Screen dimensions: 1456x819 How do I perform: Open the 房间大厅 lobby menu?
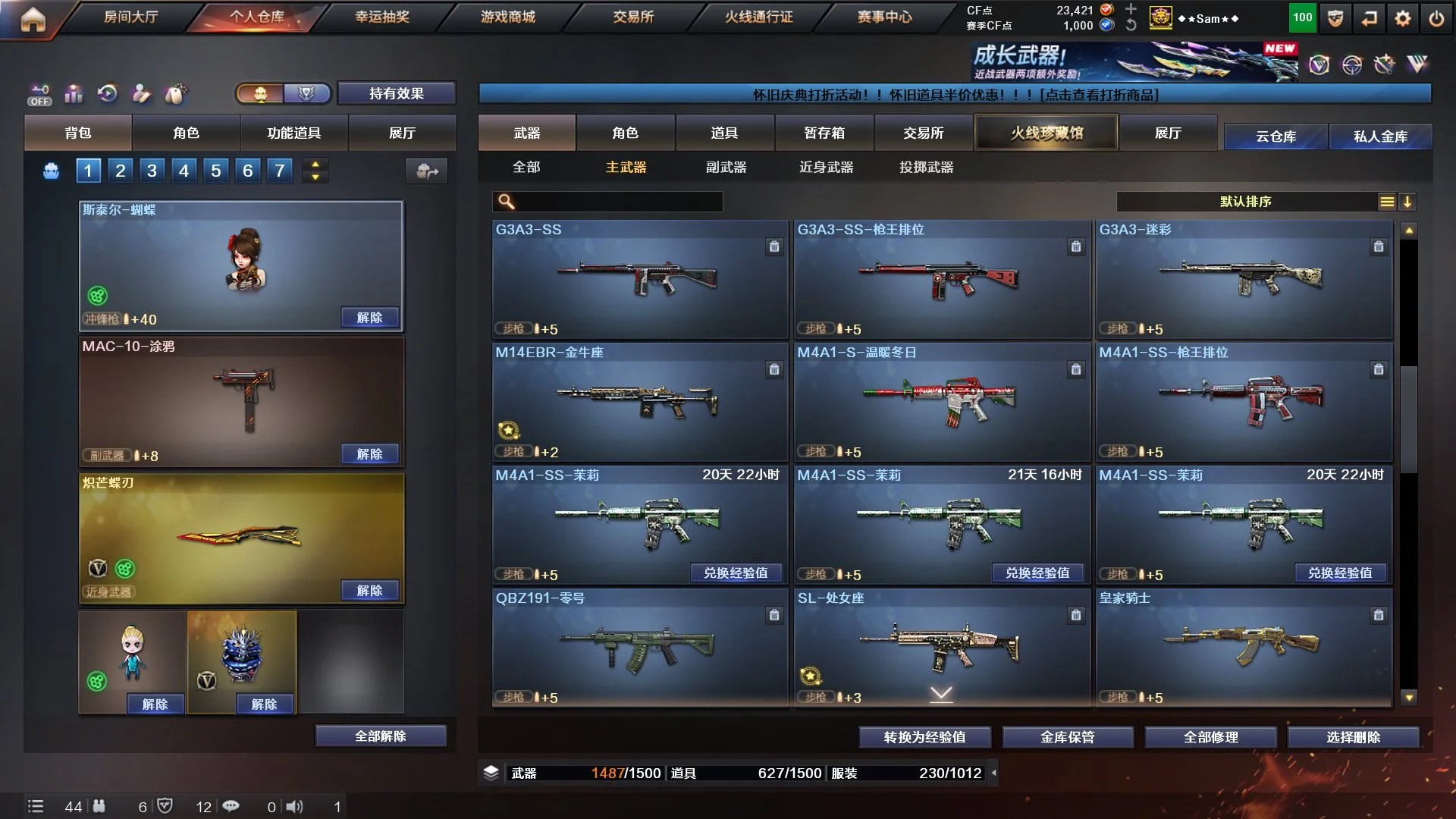[130, 17]
